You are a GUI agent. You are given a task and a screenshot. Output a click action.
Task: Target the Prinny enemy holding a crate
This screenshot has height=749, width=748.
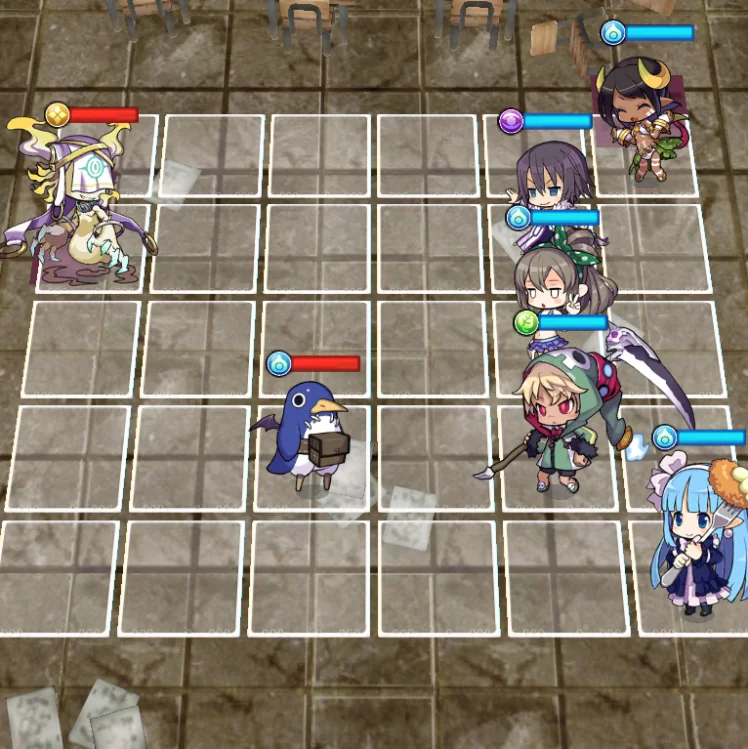(308, 435)
